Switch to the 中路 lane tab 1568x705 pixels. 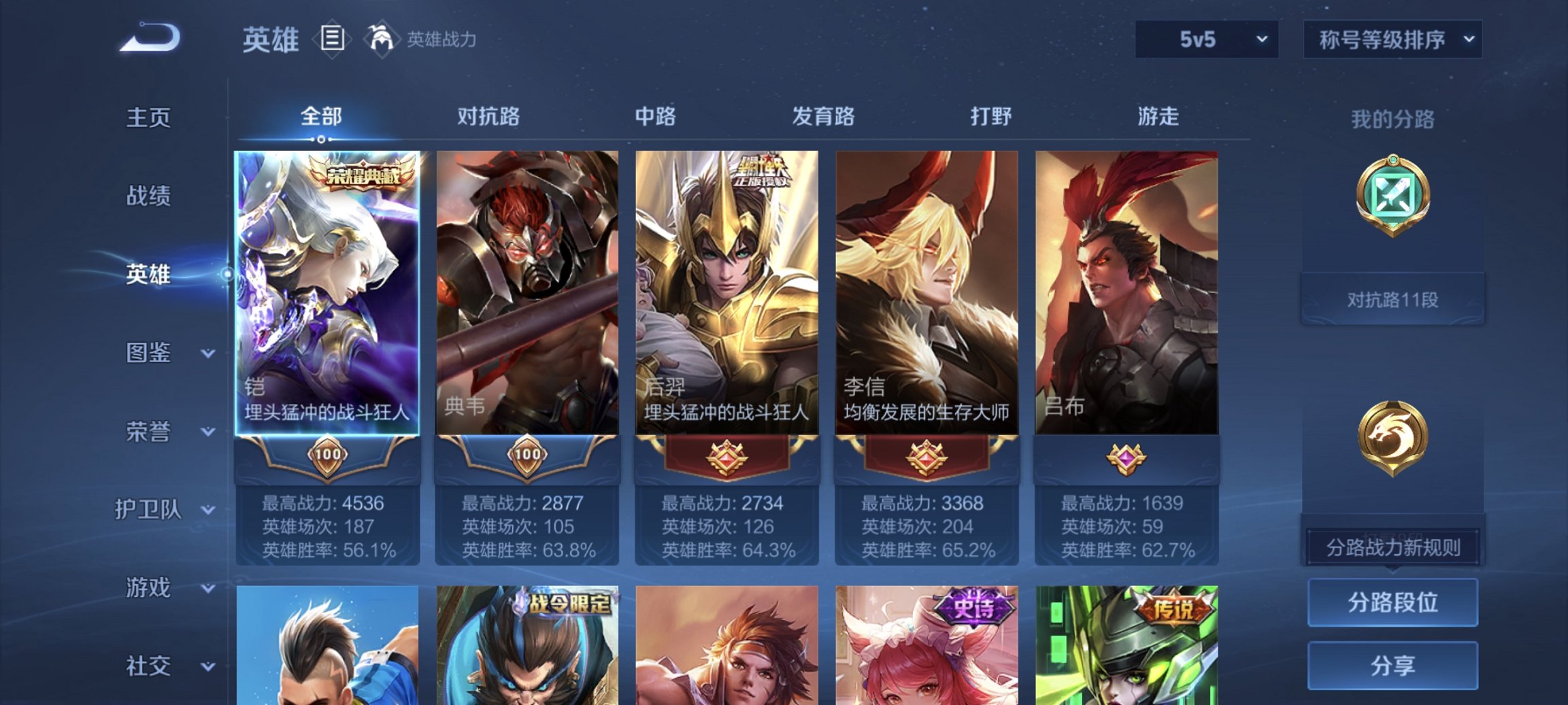click(654, 117)
